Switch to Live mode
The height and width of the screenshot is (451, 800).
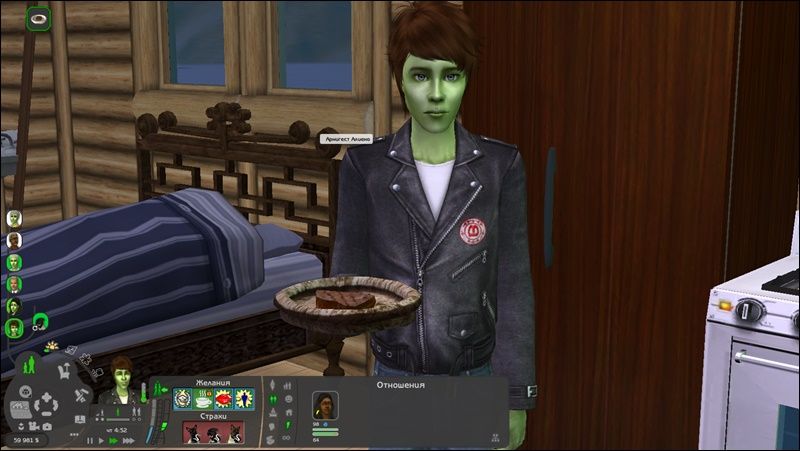(x=27, y=365)
